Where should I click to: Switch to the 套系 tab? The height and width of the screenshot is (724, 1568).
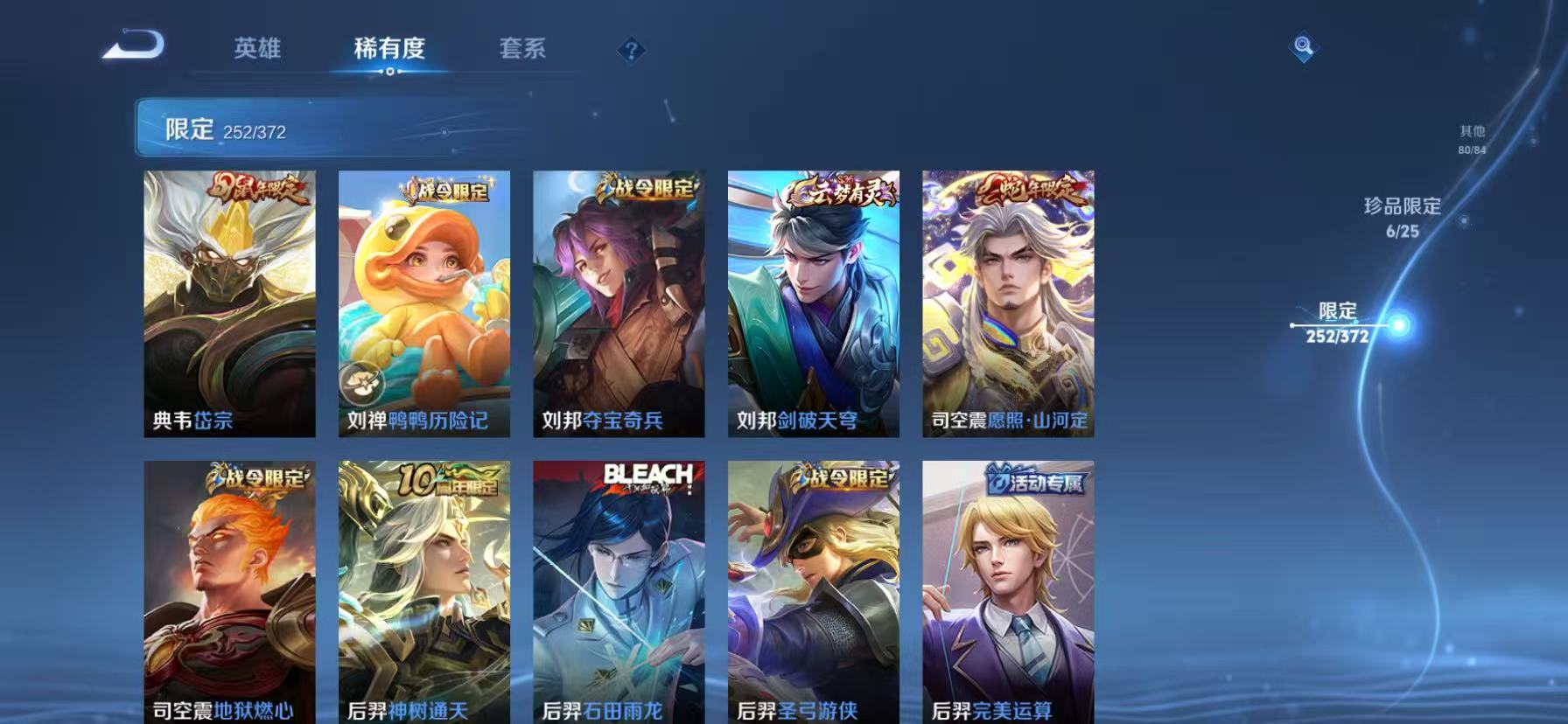click(523, 50)
